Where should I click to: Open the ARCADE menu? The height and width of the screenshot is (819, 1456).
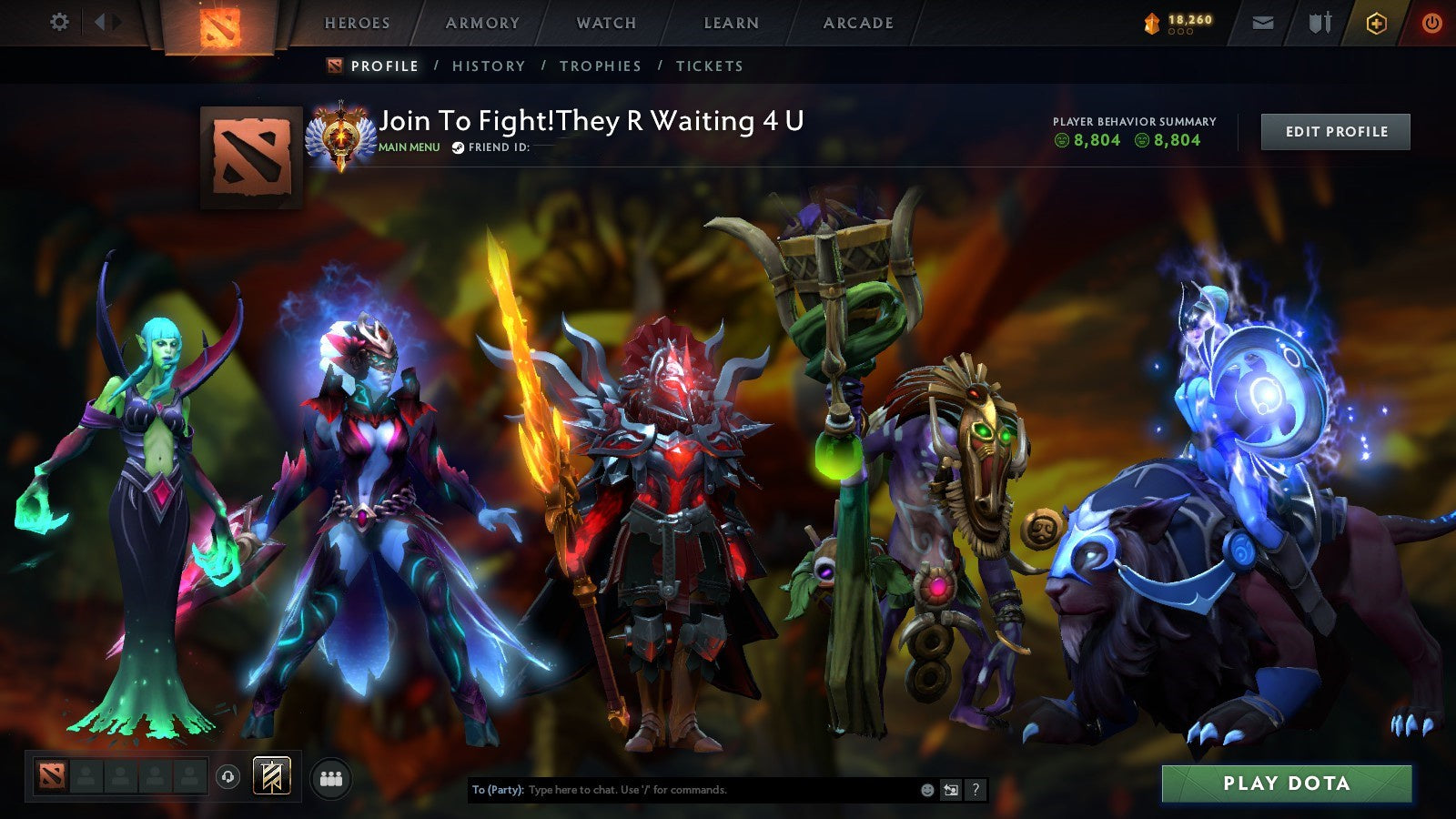point(858,23)
